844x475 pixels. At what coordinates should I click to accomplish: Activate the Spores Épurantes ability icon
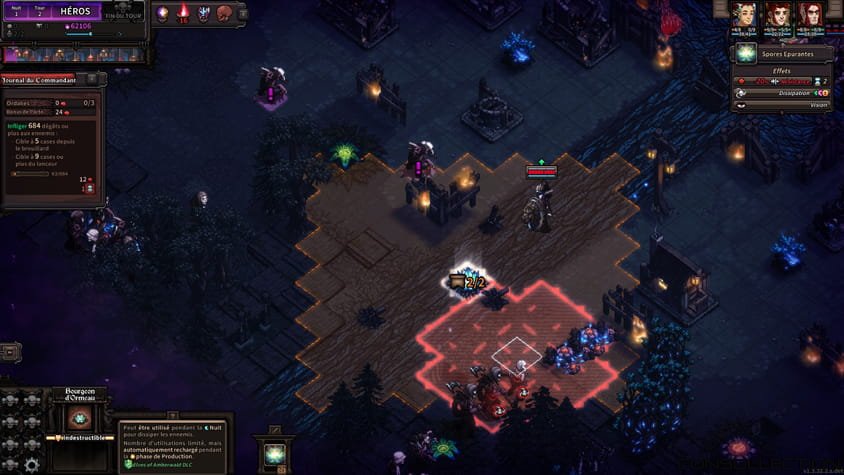(745, 54)
